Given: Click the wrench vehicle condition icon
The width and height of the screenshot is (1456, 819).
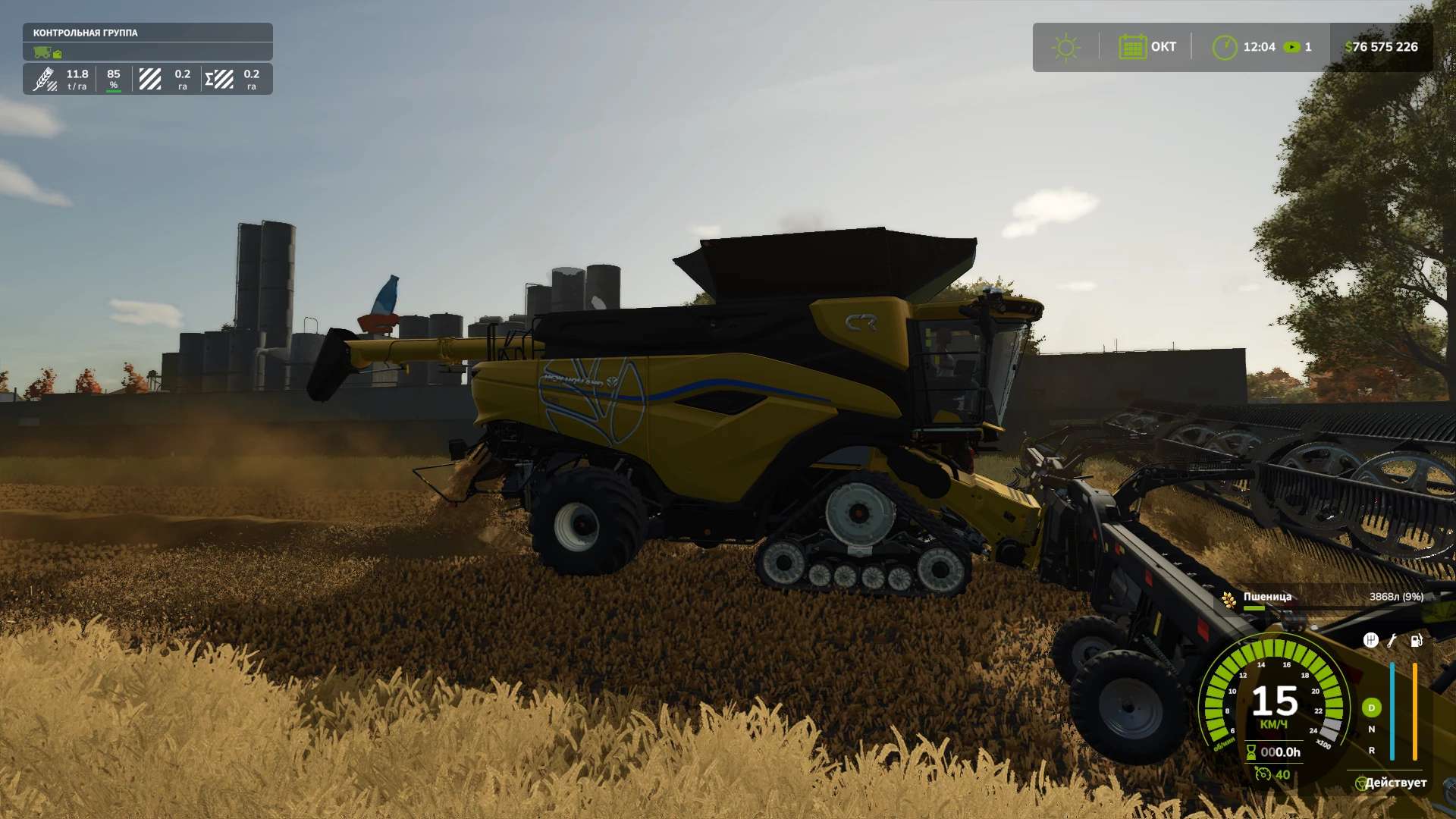Looking at the screenshot, I should 1392,641.
